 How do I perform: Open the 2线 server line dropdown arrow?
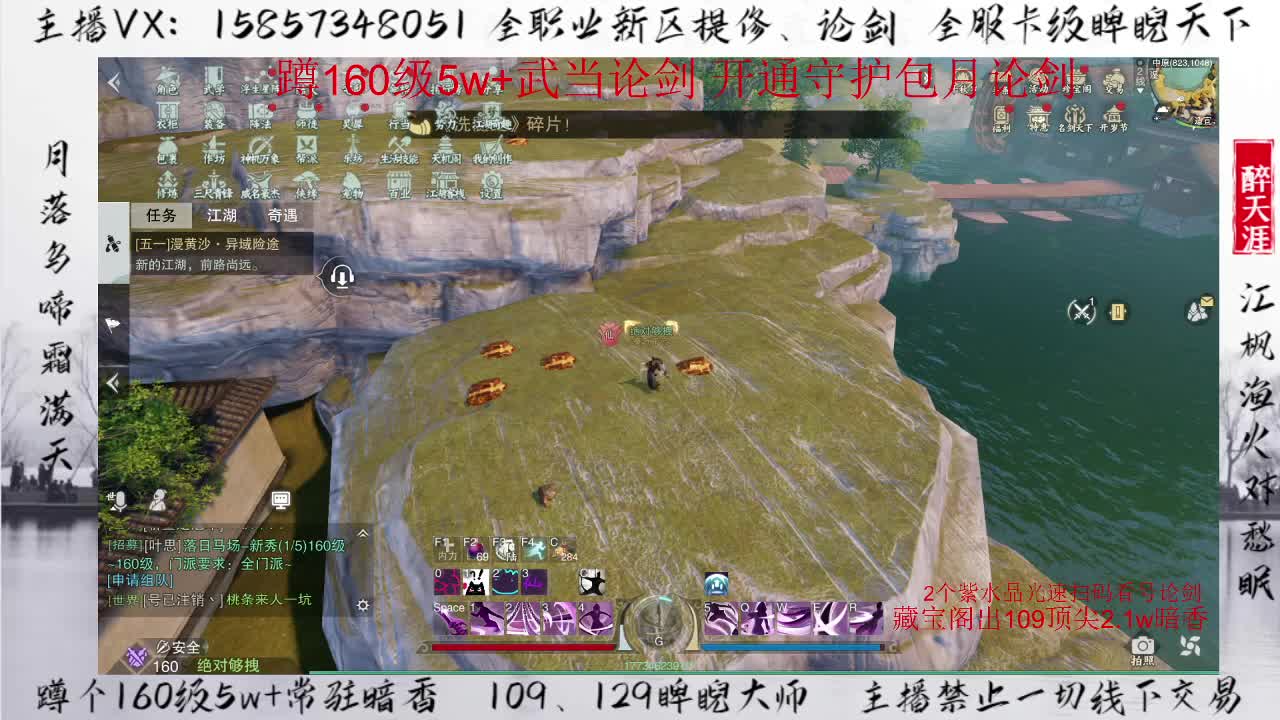pyautogui.click(x=1141, y=90)
